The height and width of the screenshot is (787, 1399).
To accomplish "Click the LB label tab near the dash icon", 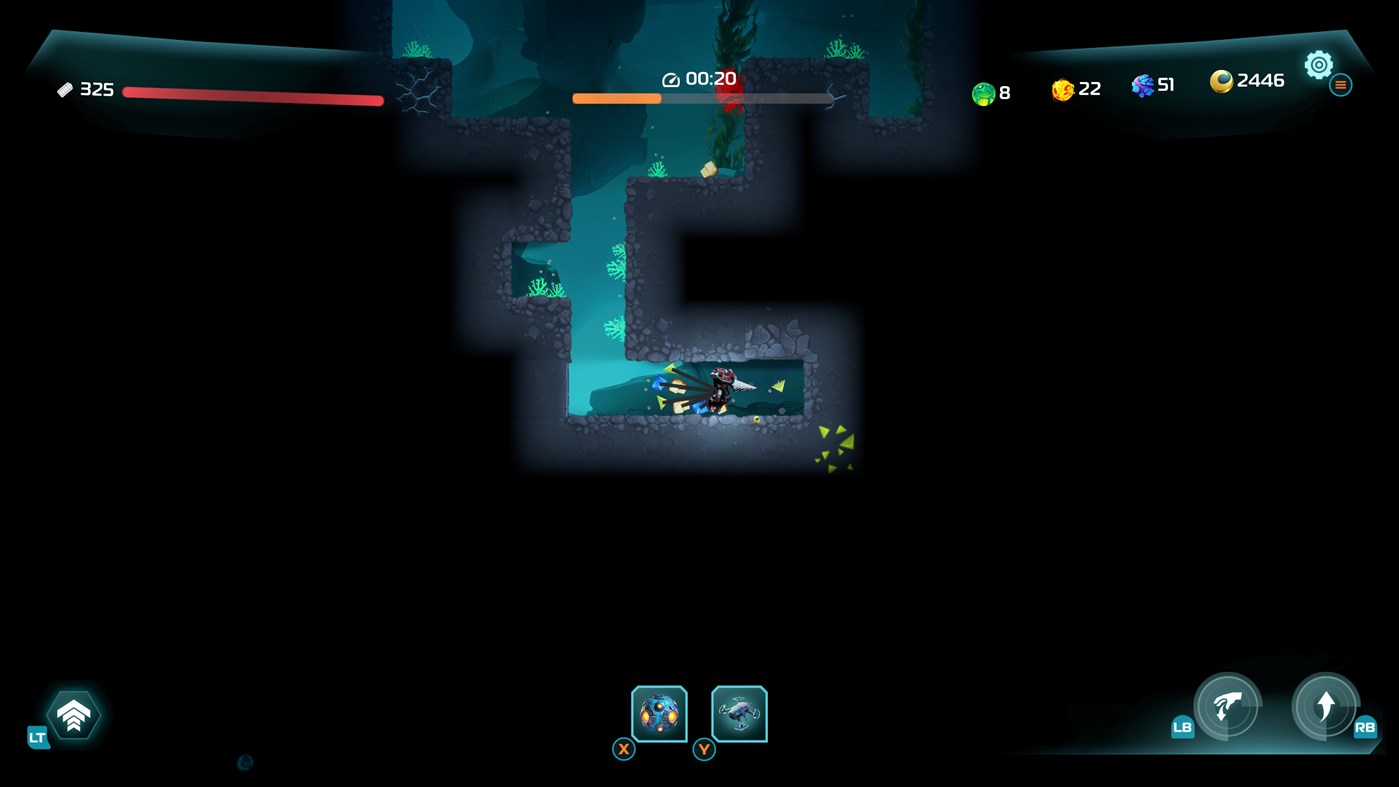I will [1182, 729].
